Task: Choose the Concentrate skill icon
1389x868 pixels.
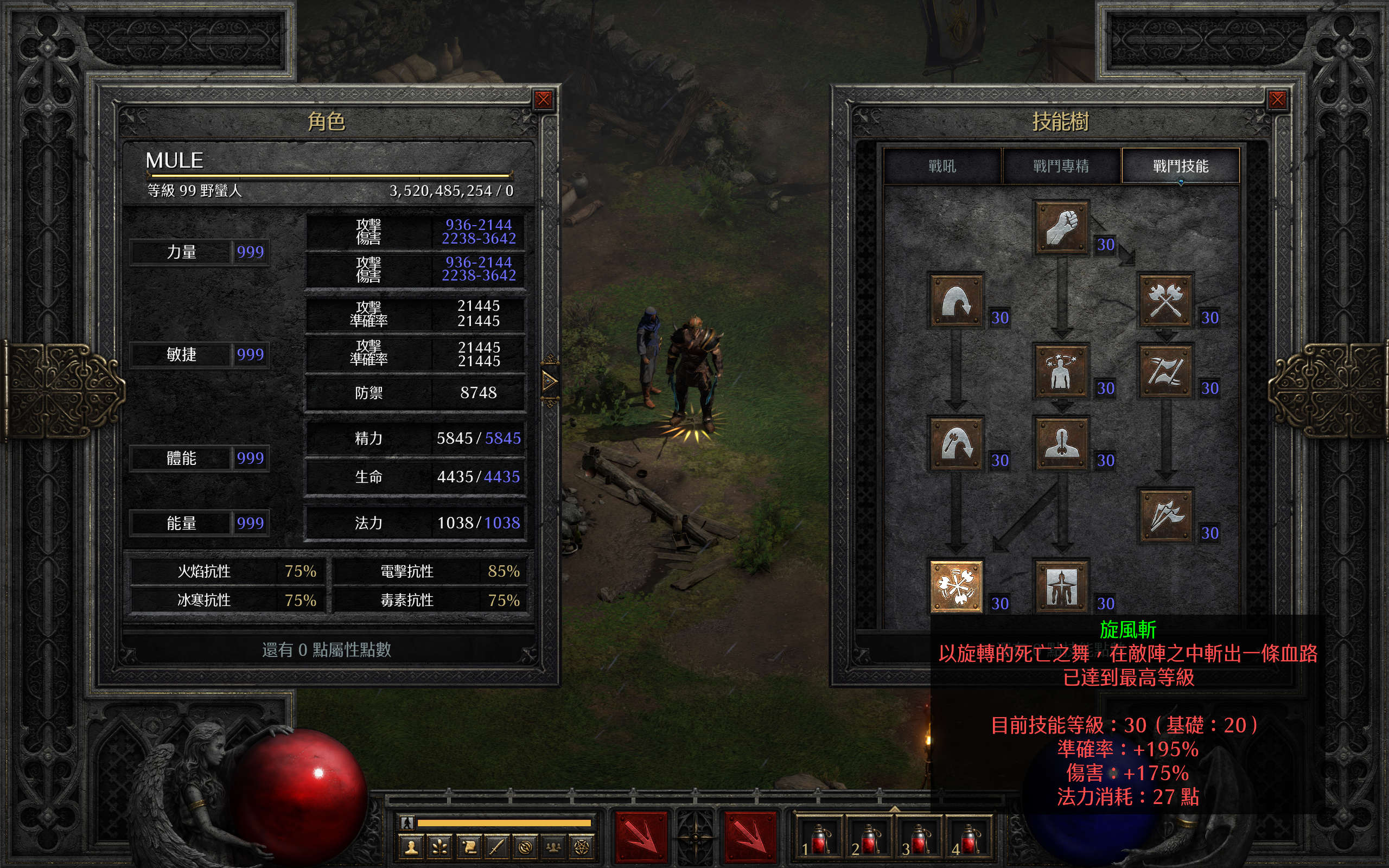Action: [x=1061, y=444]
